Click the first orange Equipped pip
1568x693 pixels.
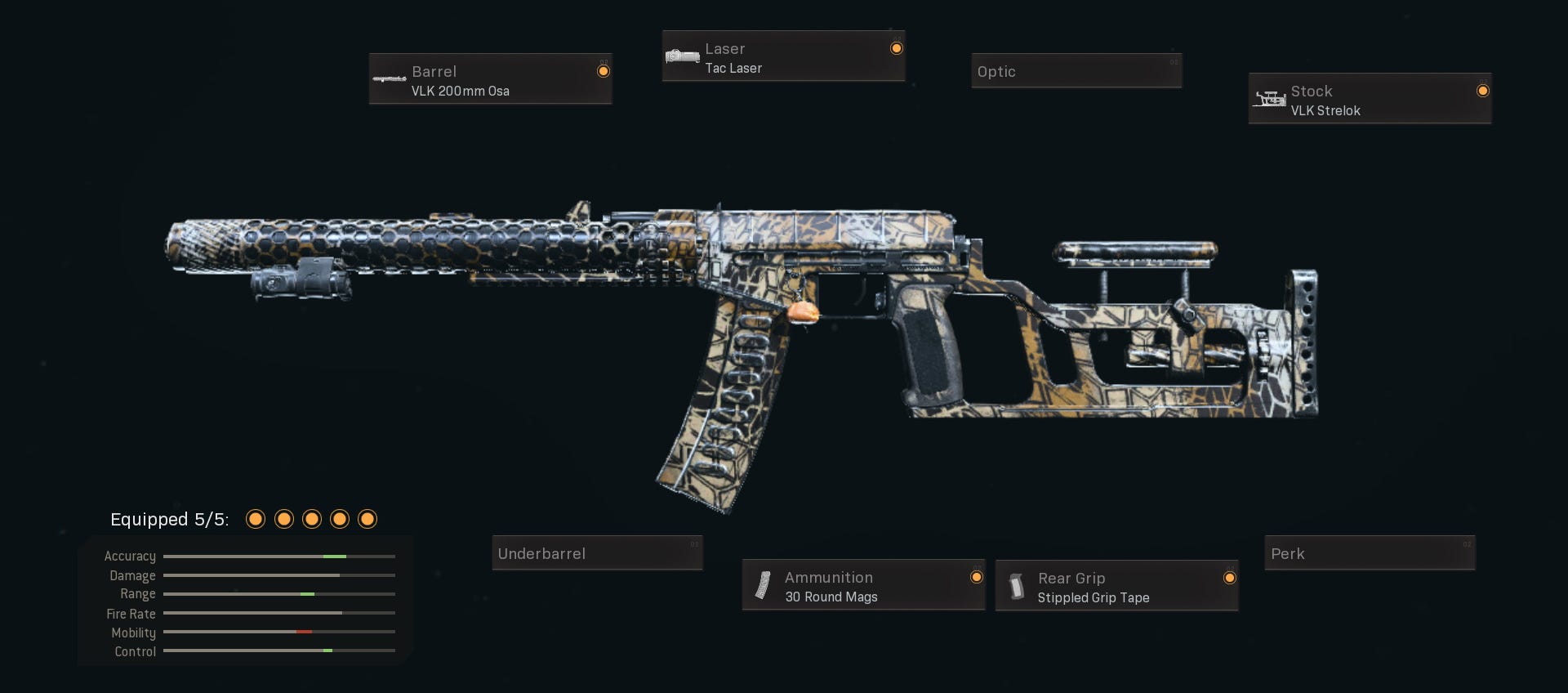(255, 519)
